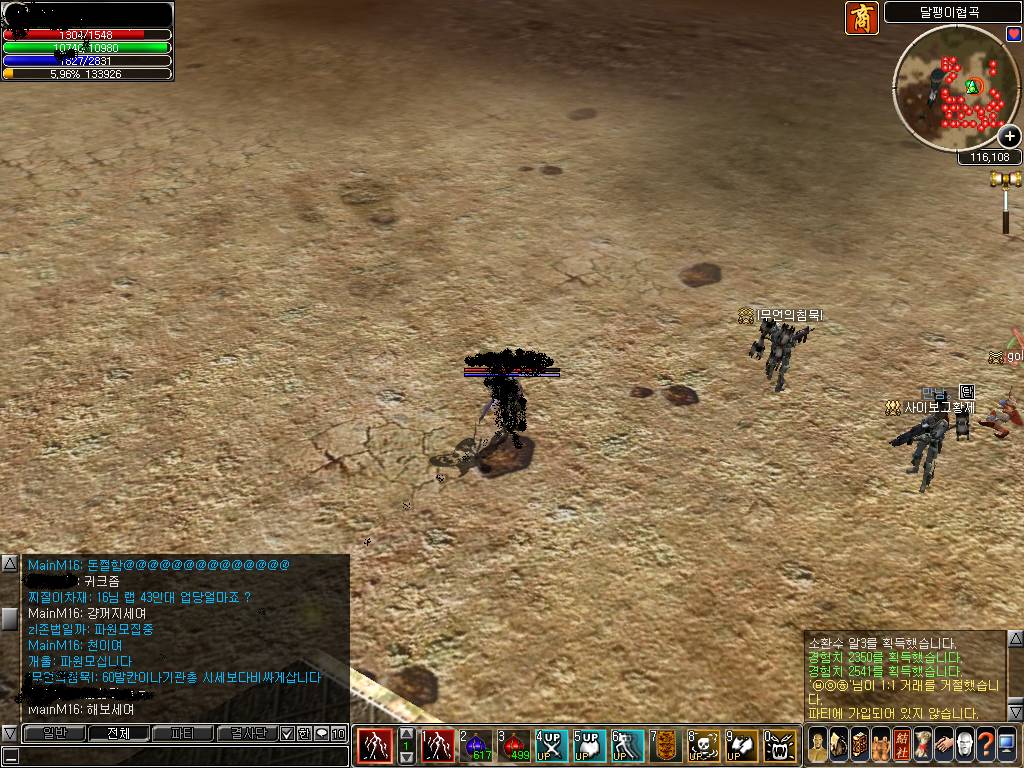Click the minimap's plus zoom button
The height and width of the screenshot is (768, 1024).
pos(1010,137)
